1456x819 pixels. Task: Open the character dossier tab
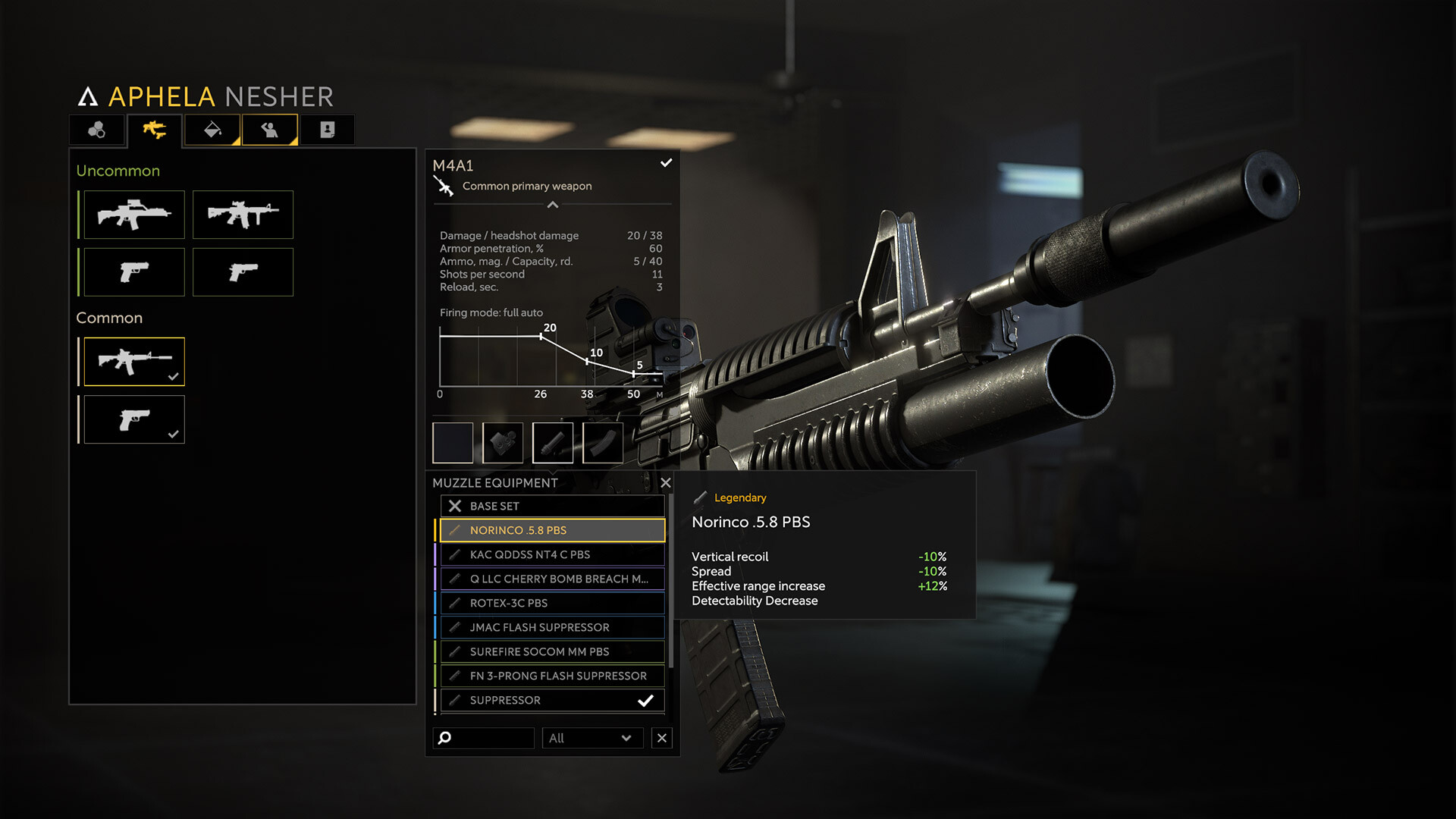(x=327, y=130)
